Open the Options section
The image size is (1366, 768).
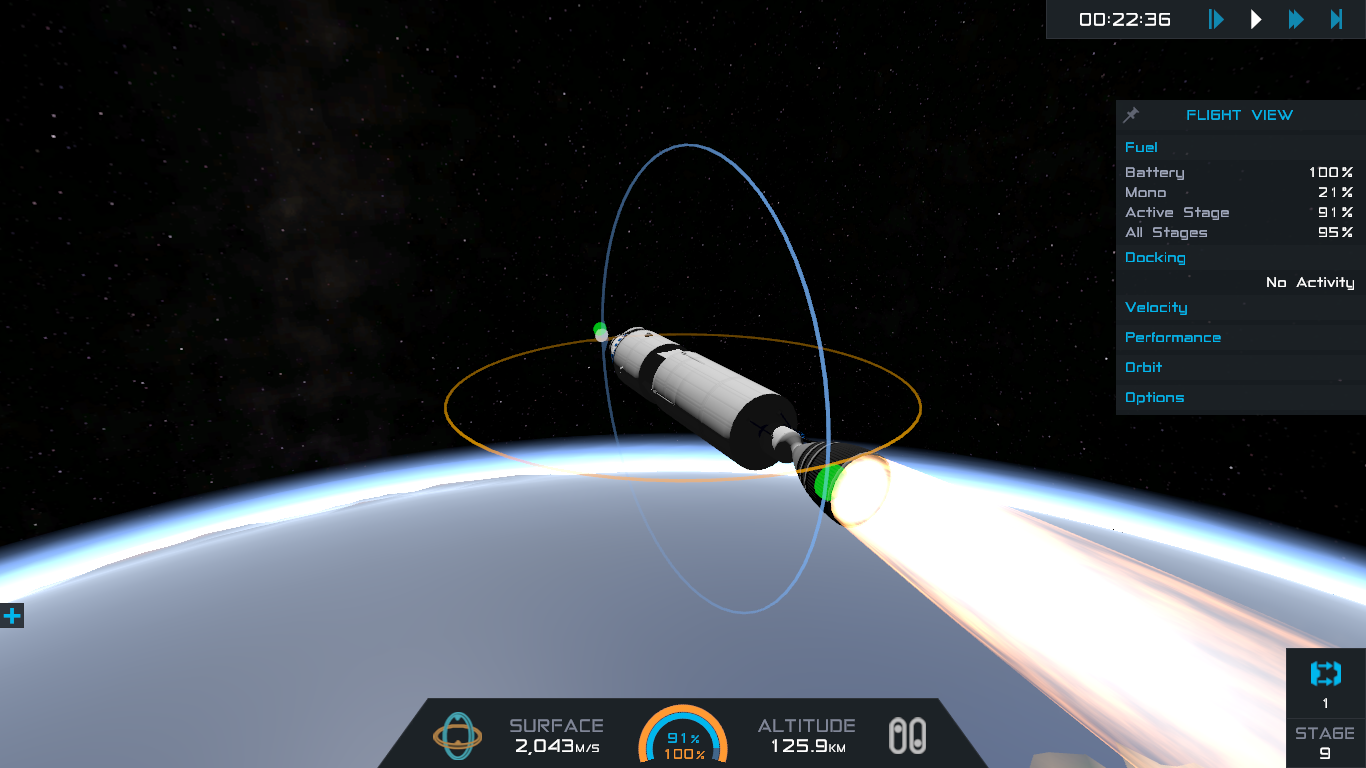[x=1154, y=397]
